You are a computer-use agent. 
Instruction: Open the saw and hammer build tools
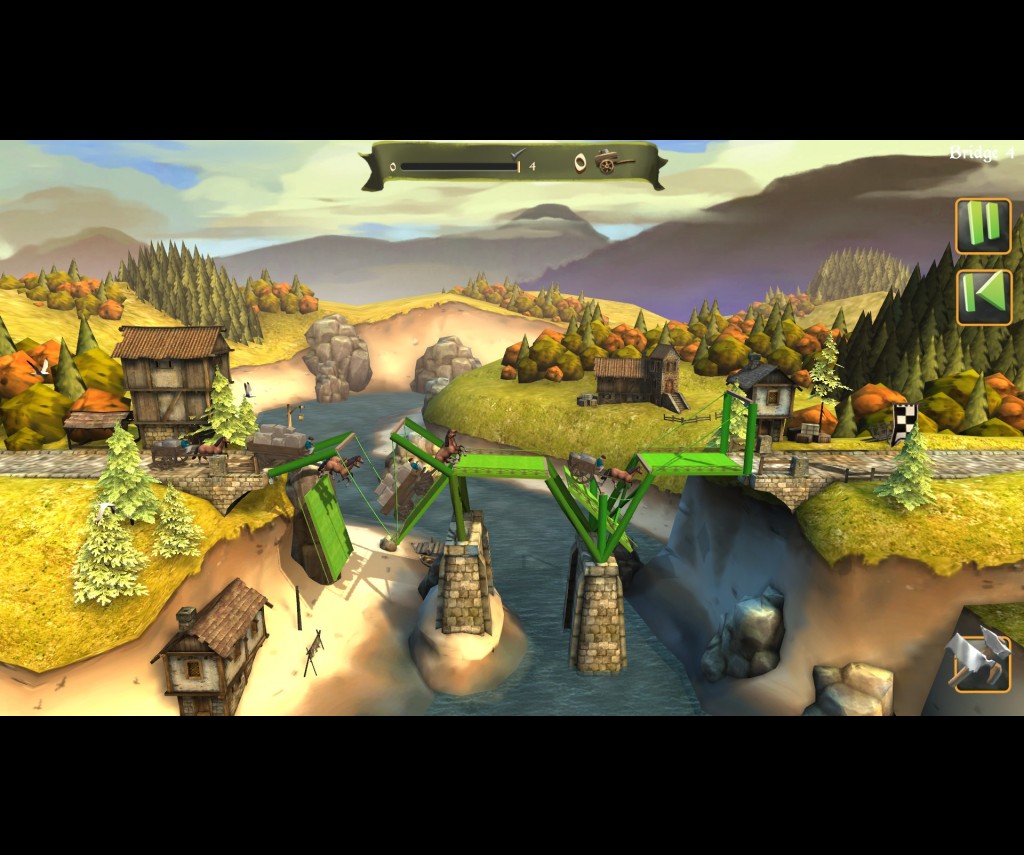coord(981,660)
